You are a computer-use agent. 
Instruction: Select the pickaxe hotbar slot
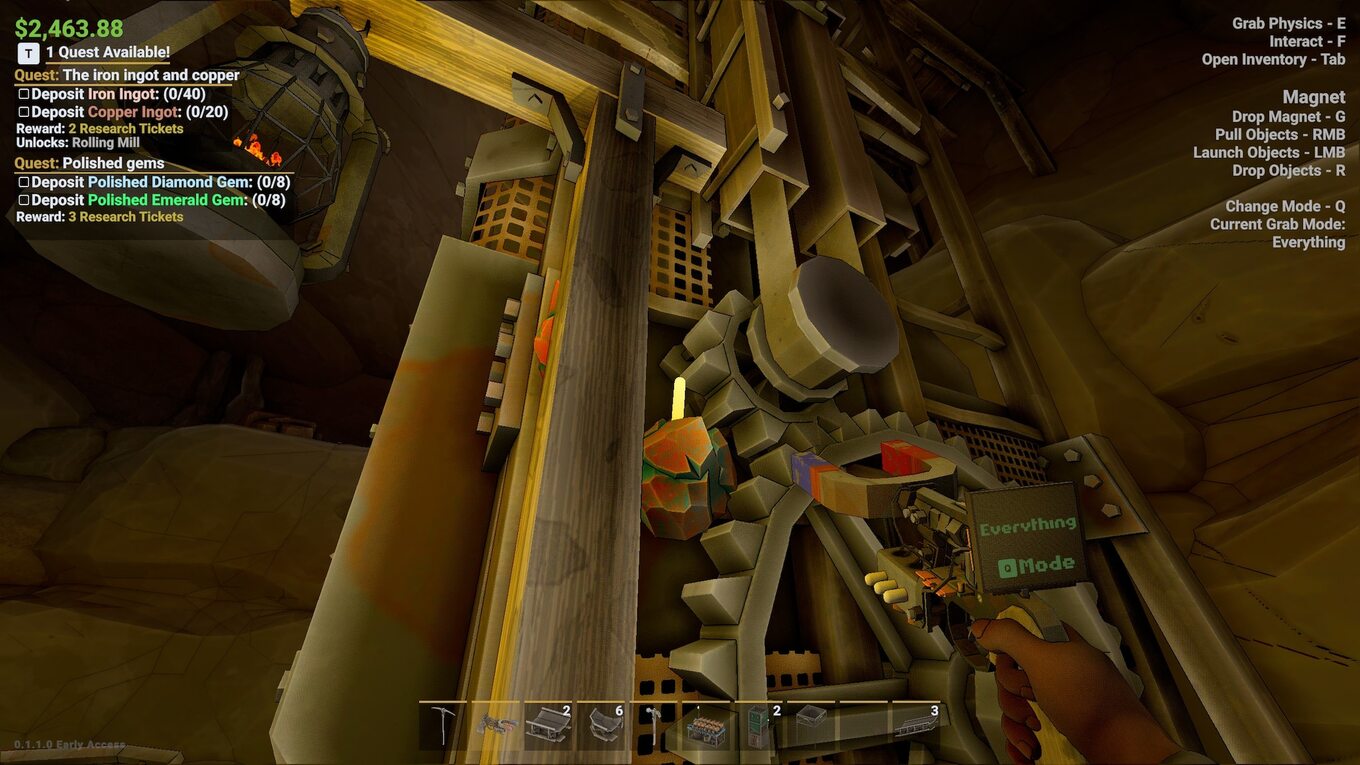point(443,725)
